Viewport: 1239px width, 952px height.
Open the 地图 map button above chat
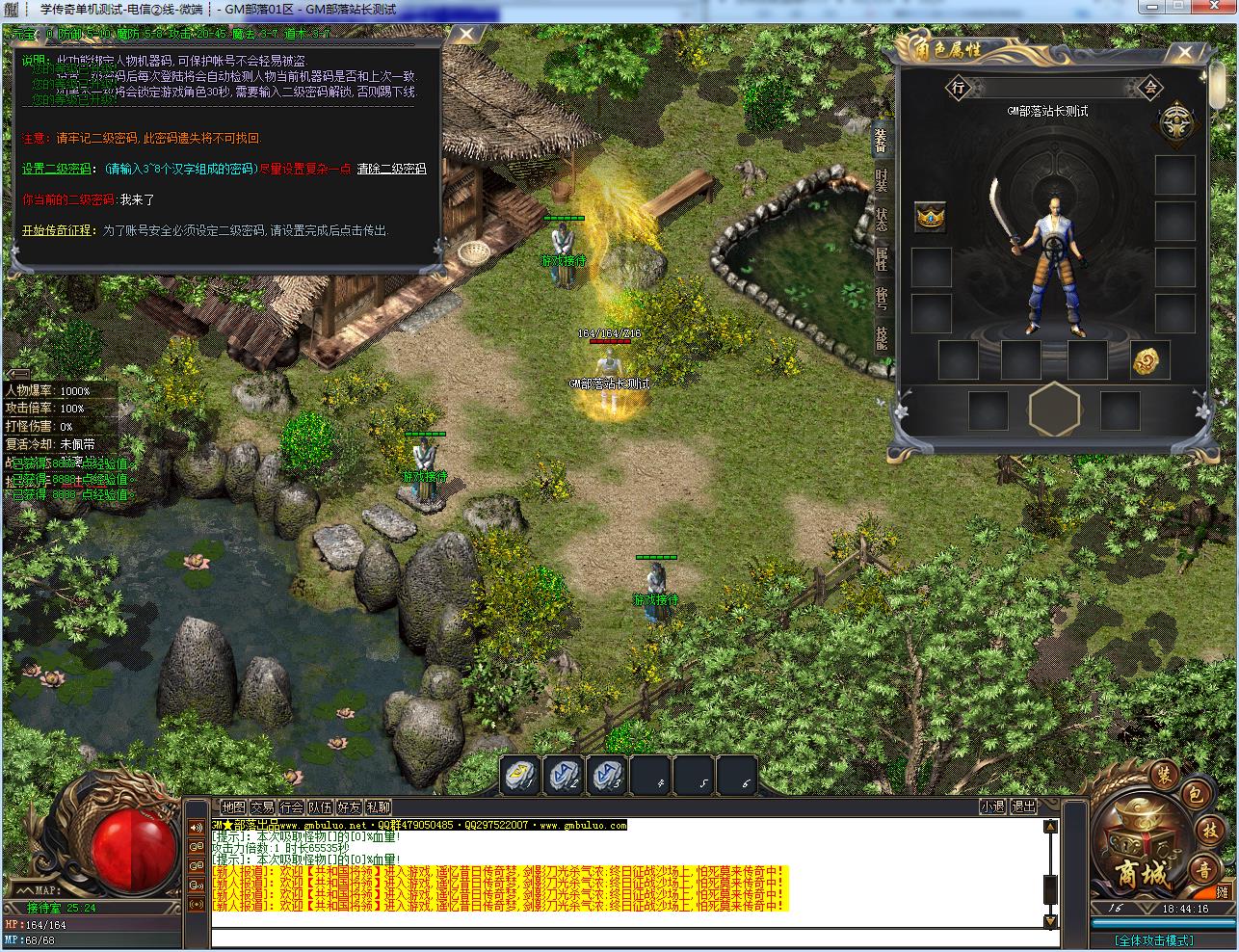[233, 807]
